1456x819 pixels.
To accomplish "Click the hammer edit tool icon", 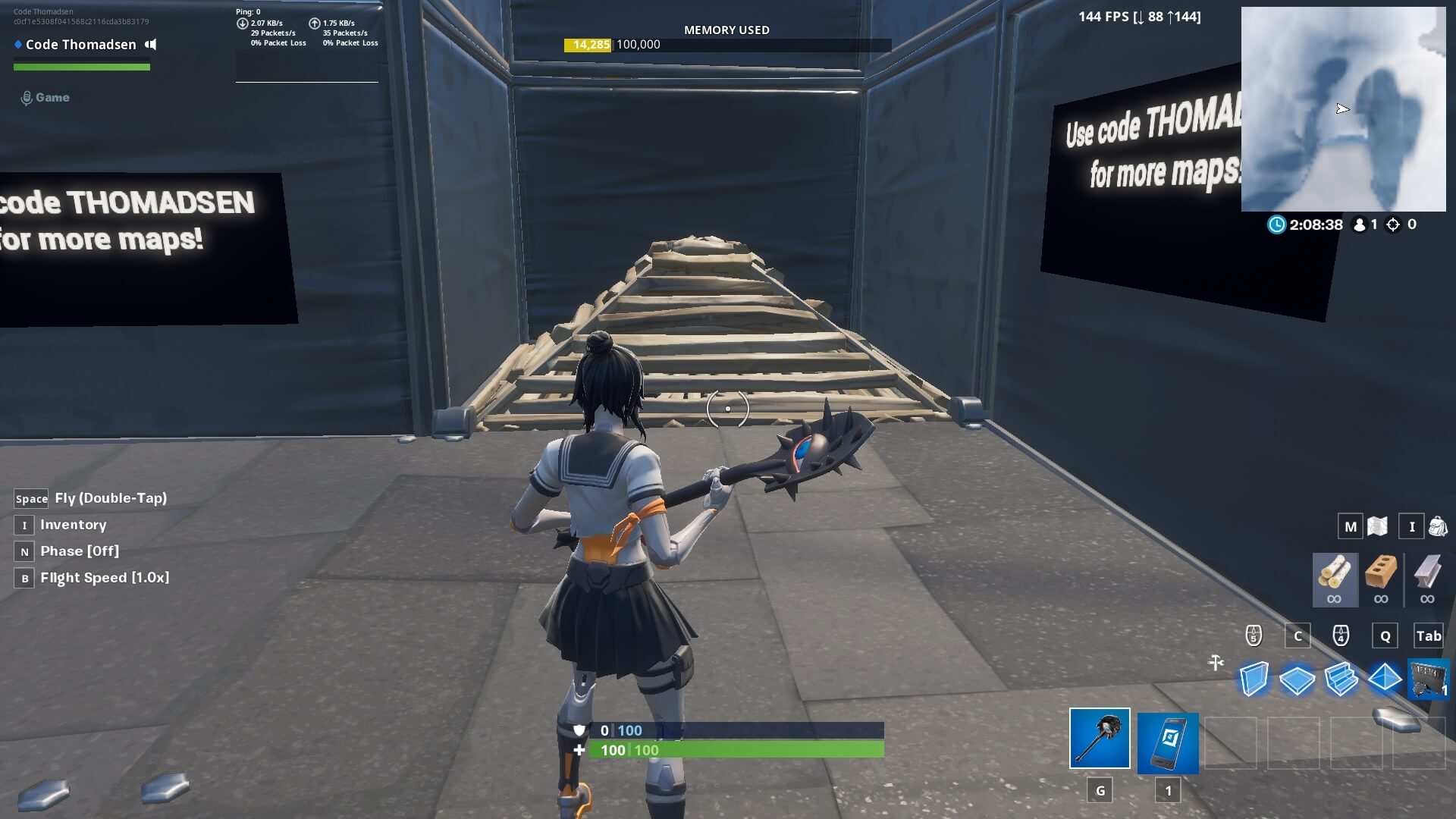I will click(x=1216, y=662).
